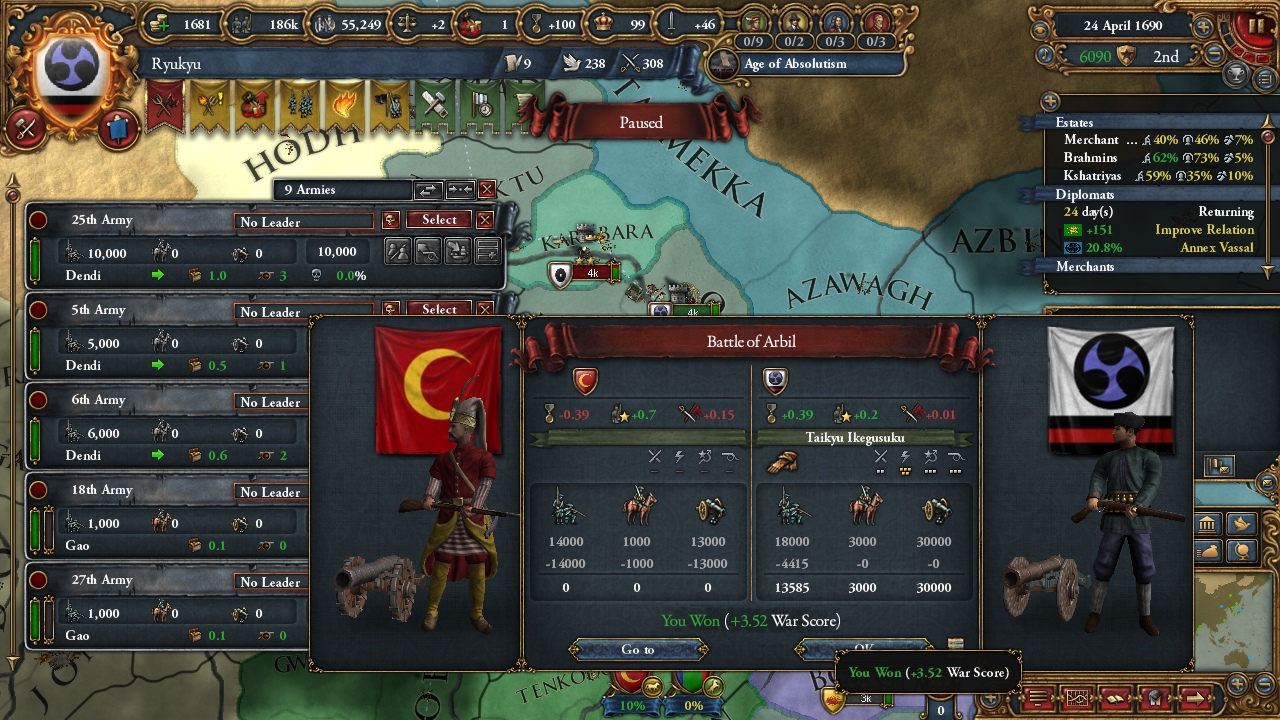1280x720 pixels.
Task: Click the skull leader icon beside 25th Army's No Leader
Action: point(390,220)
